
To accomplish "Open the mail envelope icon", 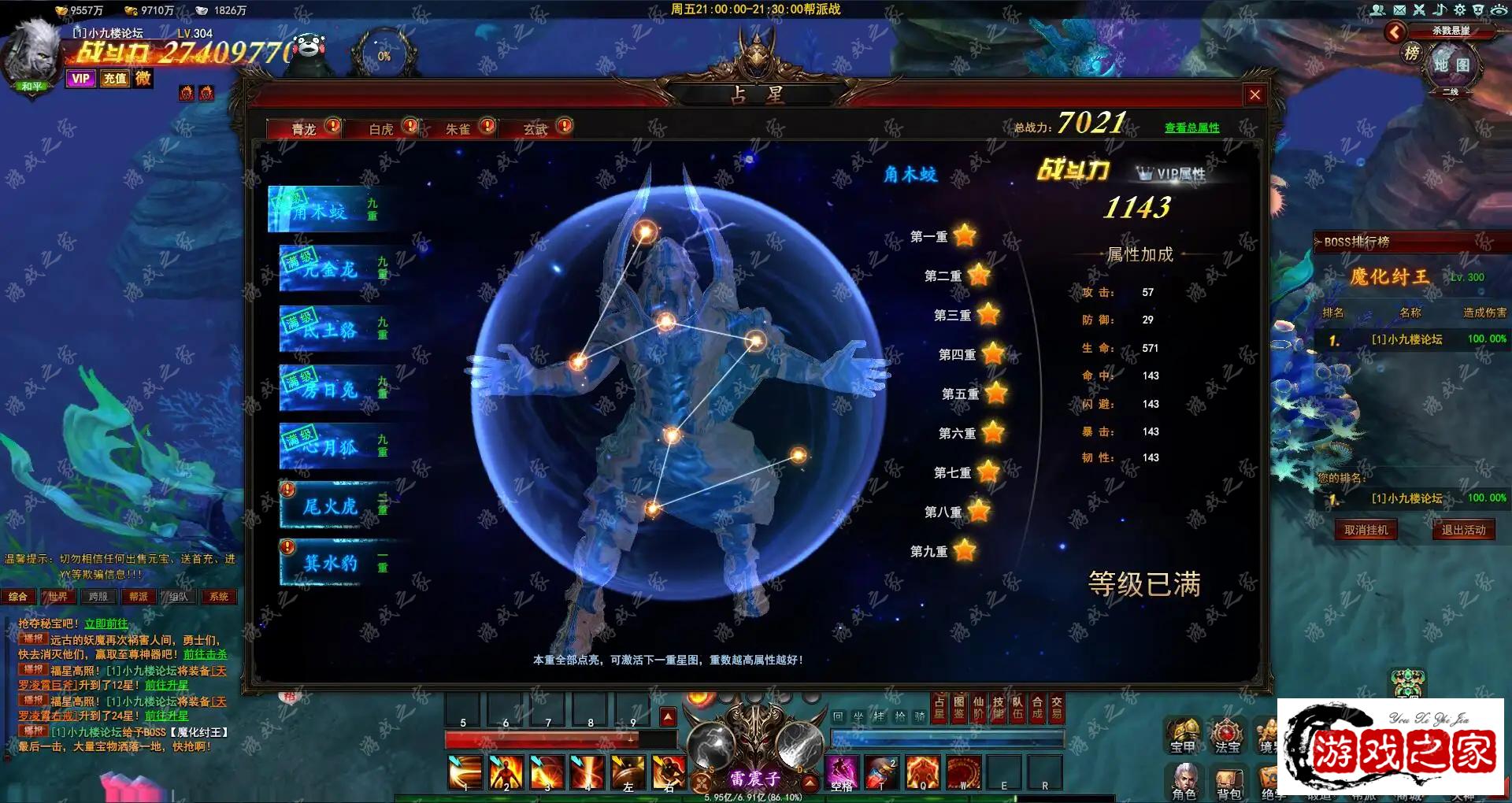I will pyautogui.click(x=1399, y=9).
